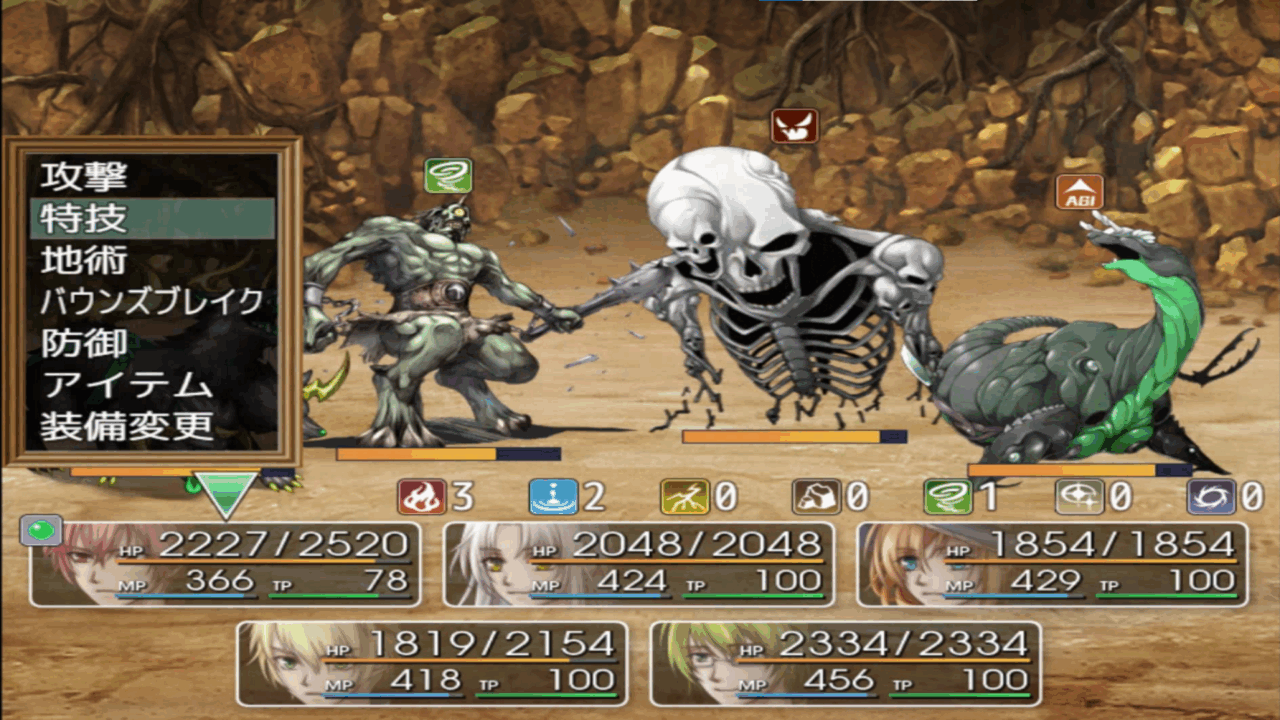The image size is (1280, 720).
Task: Click the glasses-wearing character with 2334 HP
Action: (845, 664)
